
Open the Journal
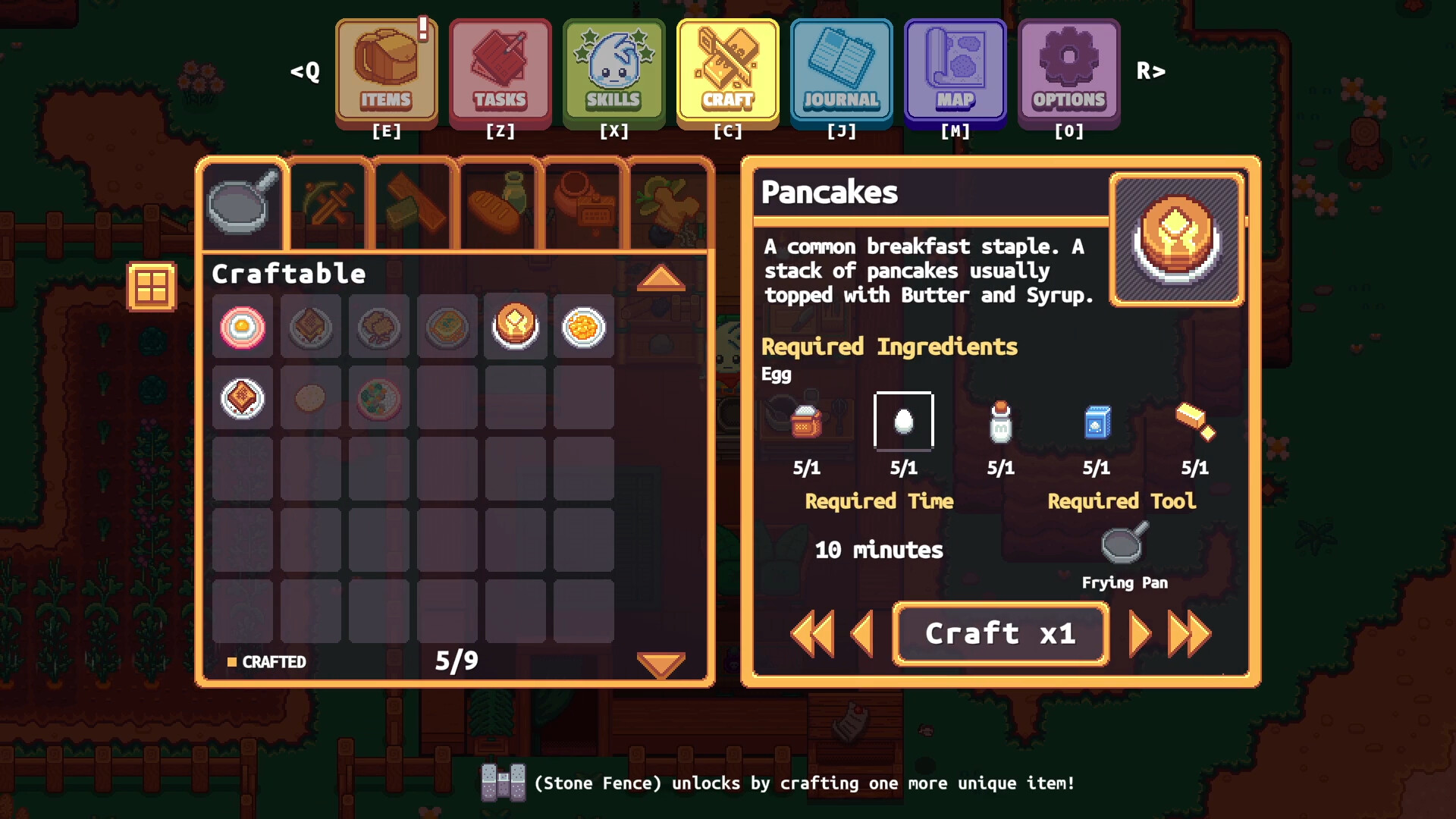(841, 72)
